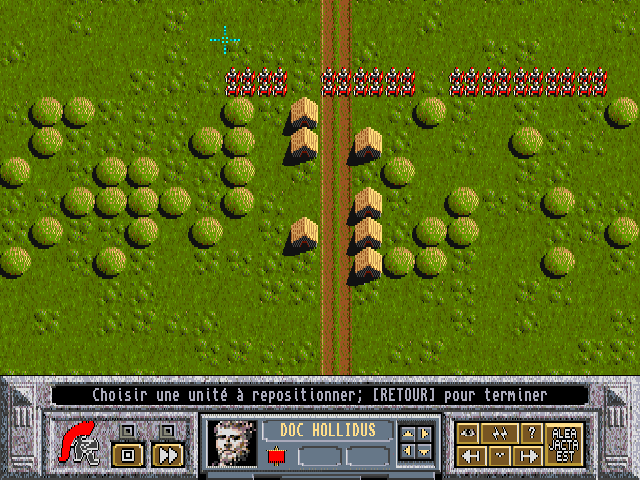Image resolution: width=640 pixels, height=480 pixels.
Task: Click the Alea Jacta Est button
Action: coord(565,443)
